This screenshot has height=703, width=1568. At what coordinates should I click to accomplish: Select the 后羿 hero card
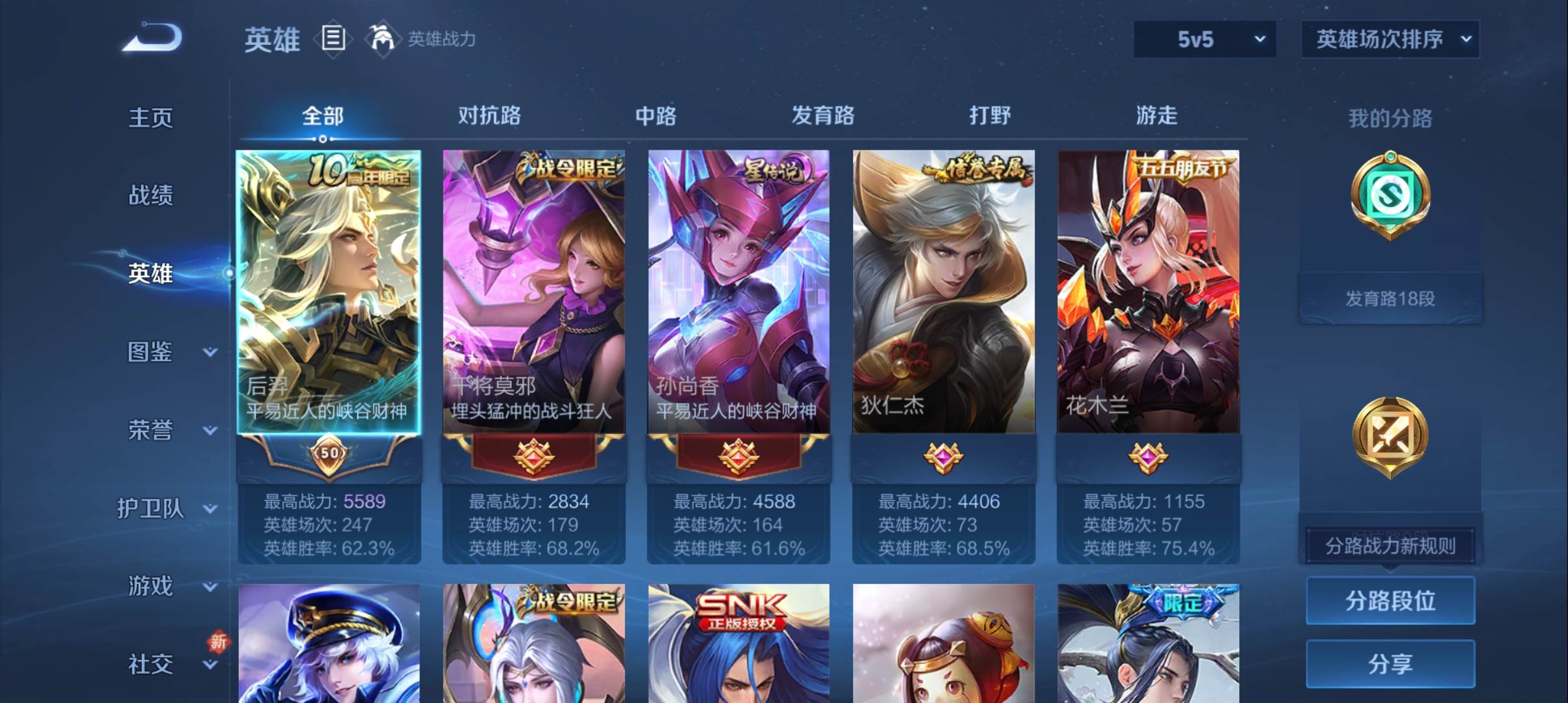click(329, 293)
